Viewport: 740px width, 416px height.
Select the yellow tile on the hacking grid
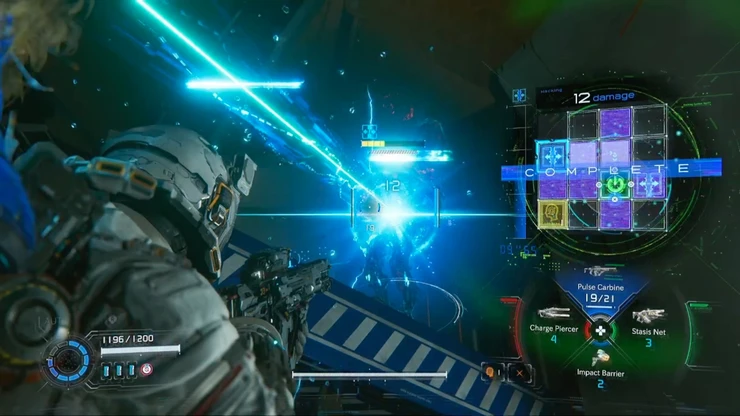551,212
